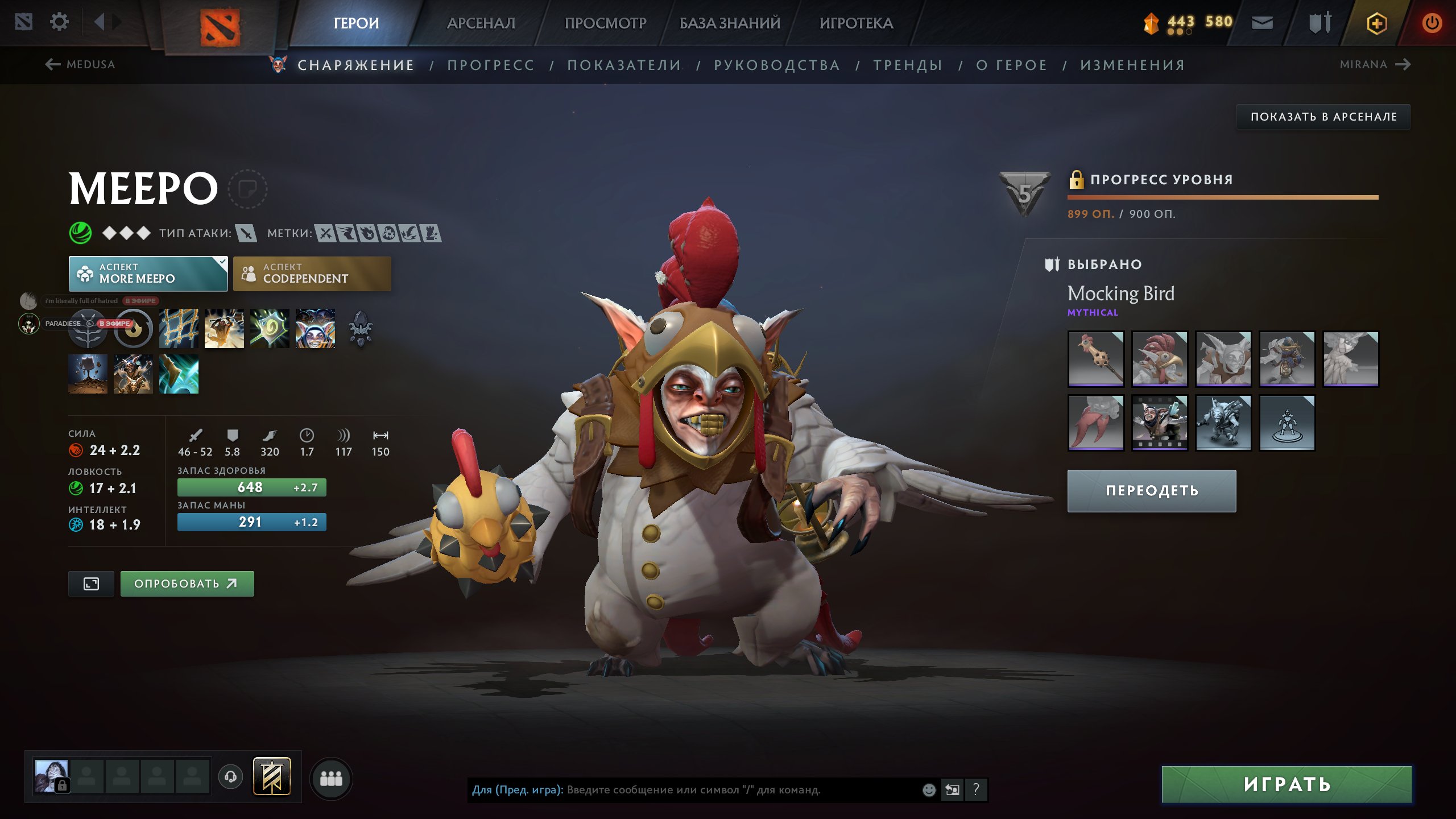Open the БАЗА ЗНАНИЙ tab
1456x819 pixels.
click(730, 23)
